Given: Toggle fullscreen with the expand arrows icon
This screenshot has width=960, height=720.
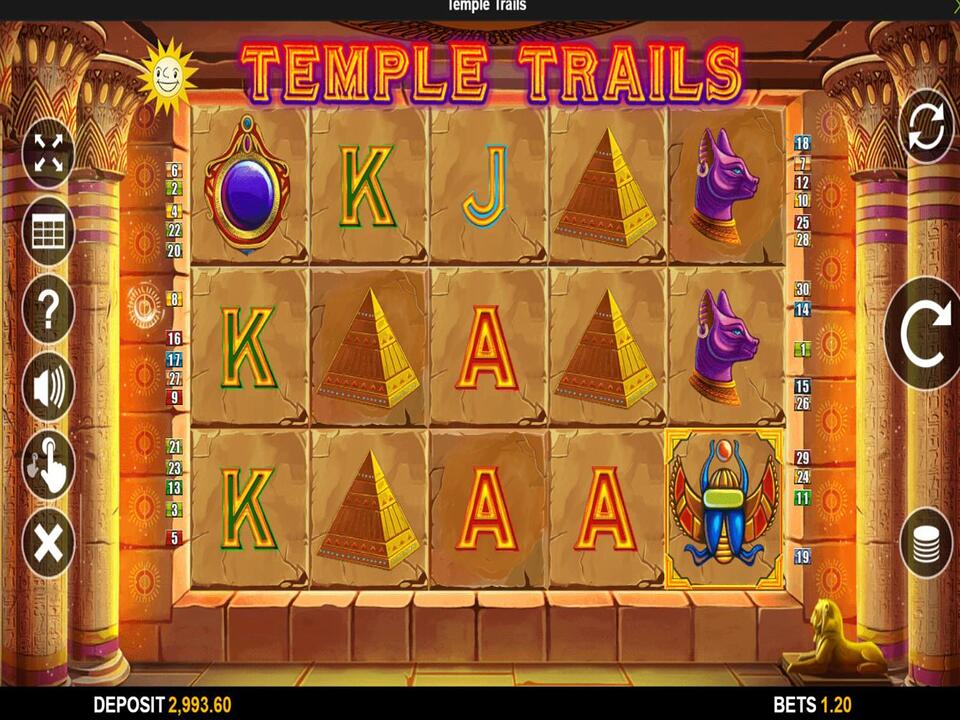Looking at the screenshot, I should [x=48, y=153].
